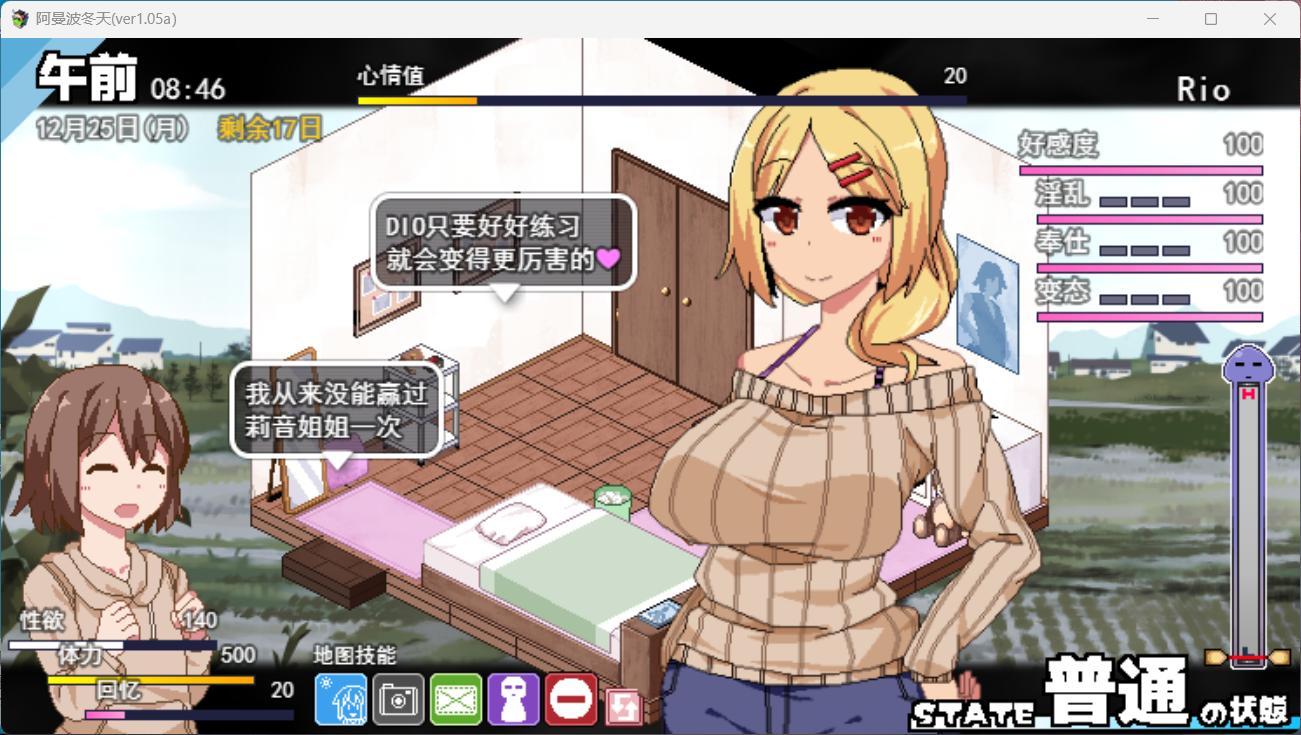Expand the 好感度 affection details
1301x735 pixels.
[x=1056, y=146]
